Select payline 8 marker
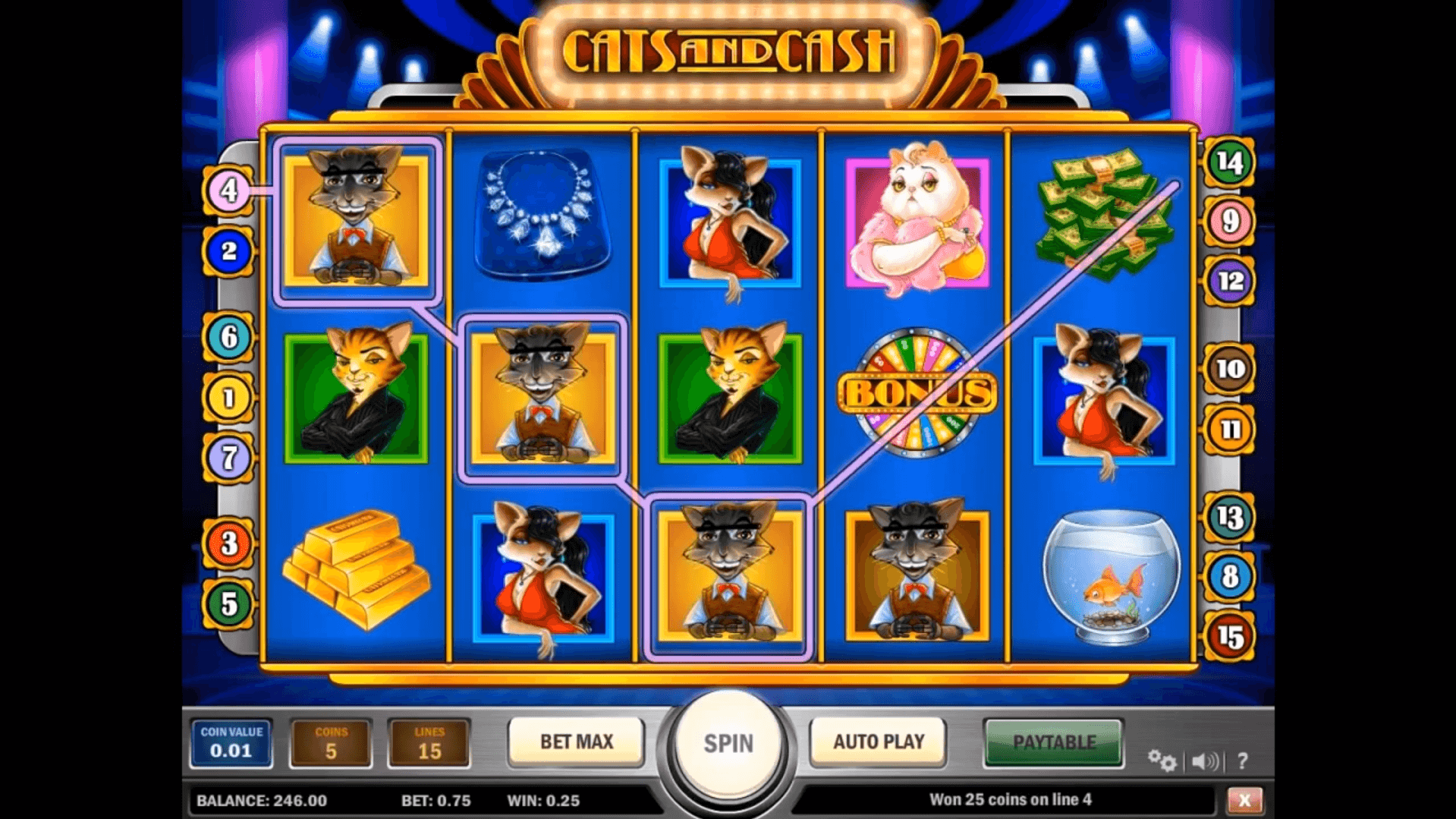 (1229, 577)
